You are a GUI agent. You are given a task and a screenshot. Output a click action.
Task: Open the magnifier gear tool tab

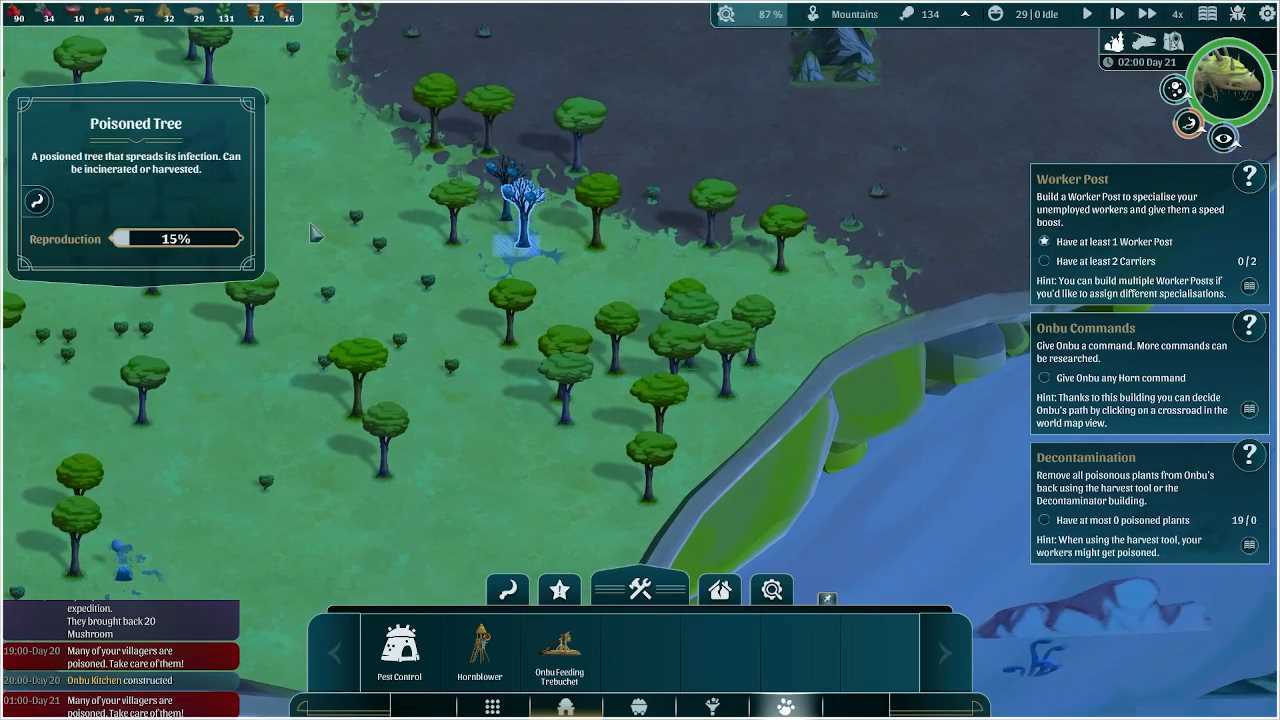pos(772,590)
